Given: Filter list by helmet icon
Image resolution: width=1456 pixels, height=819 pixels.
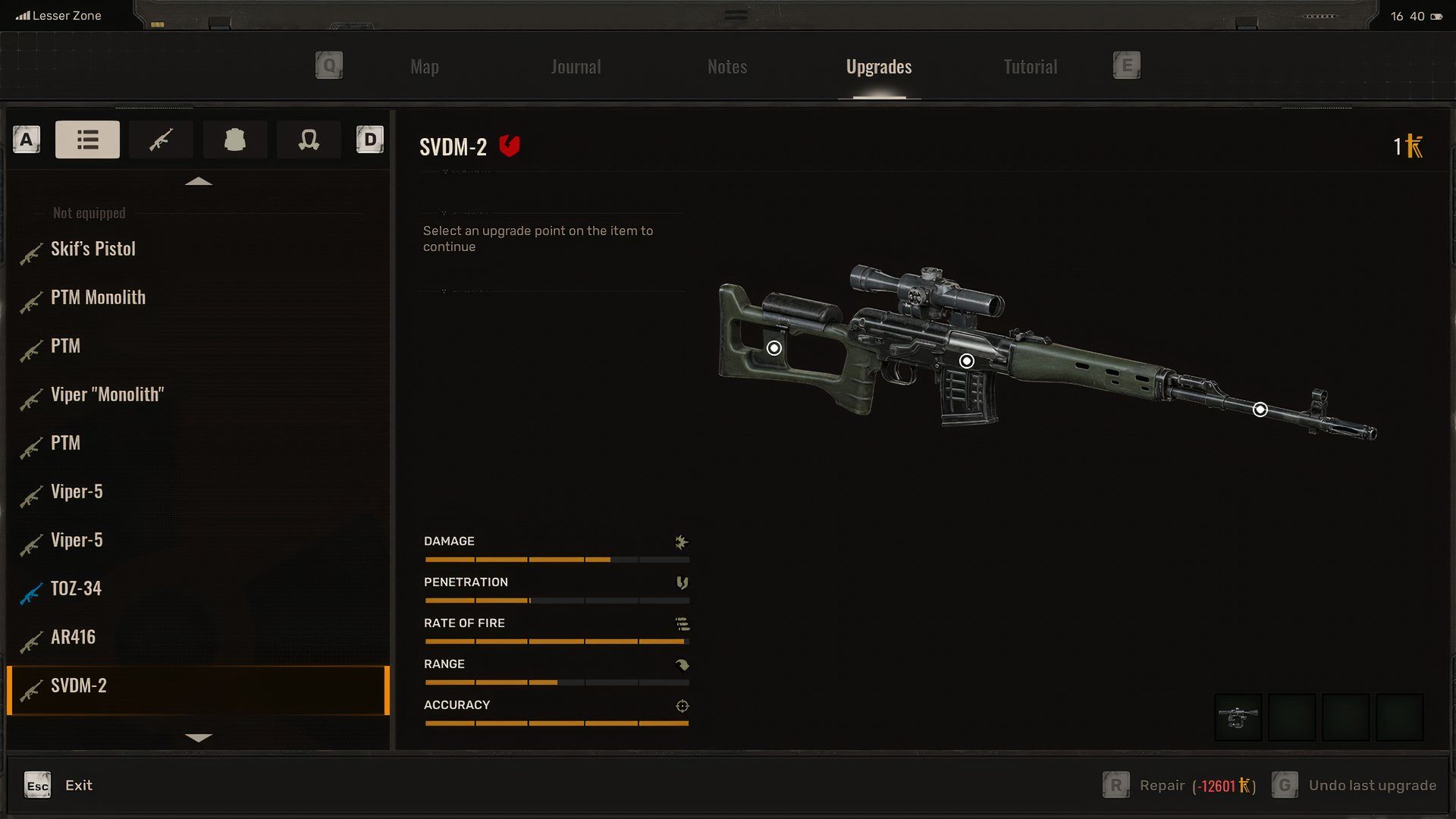Looking at the screenshot, I should coord(309,140).
